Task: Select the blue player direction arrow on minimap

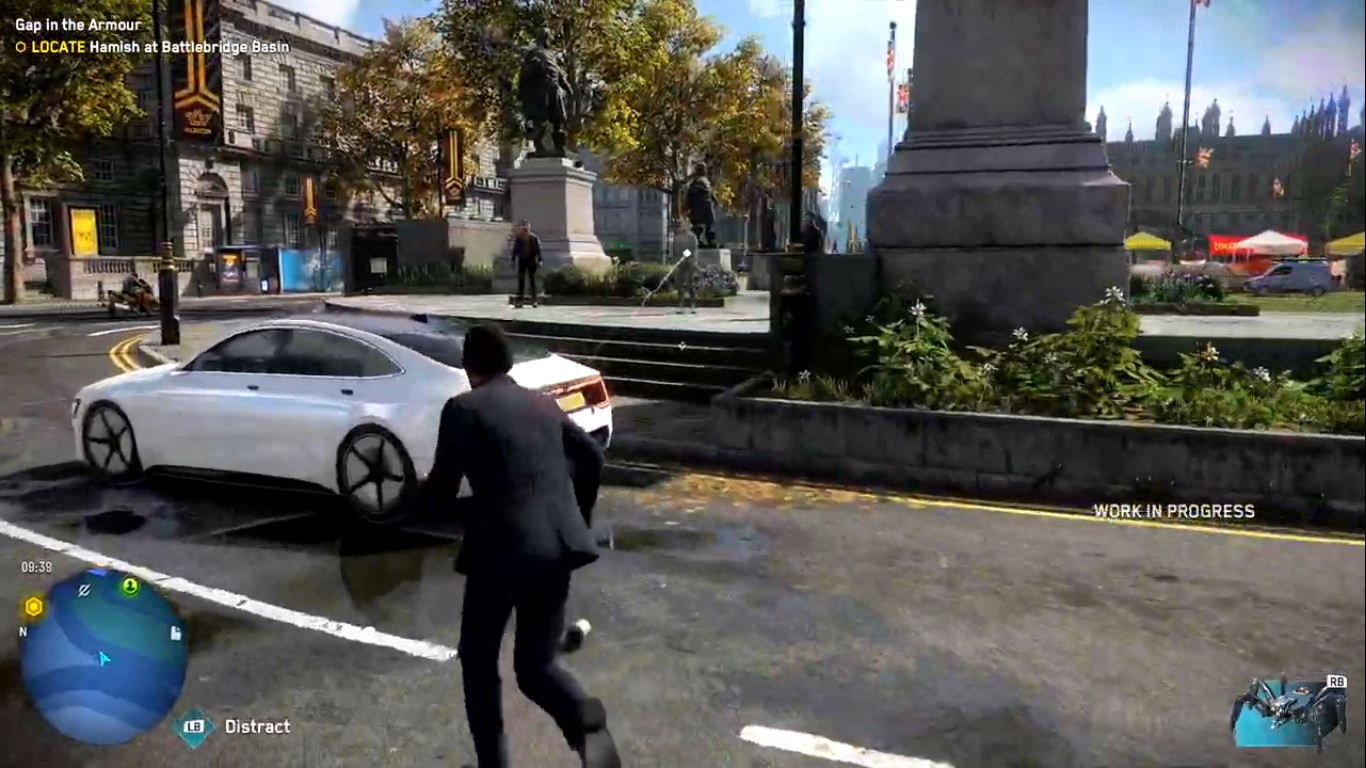Action: point(104,659)
